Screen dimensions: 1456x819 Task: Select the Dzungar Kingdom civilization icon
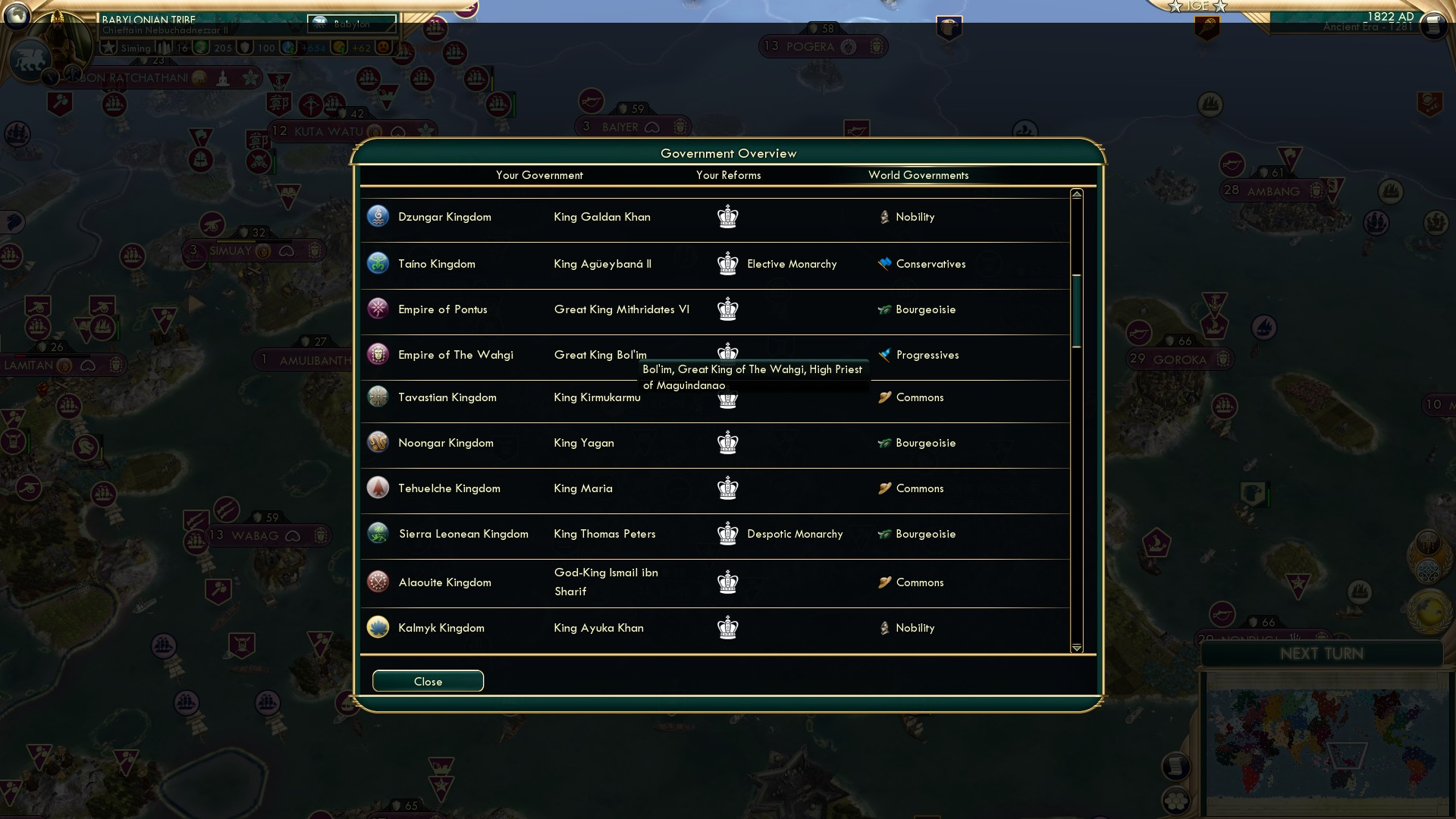[377, 217]
